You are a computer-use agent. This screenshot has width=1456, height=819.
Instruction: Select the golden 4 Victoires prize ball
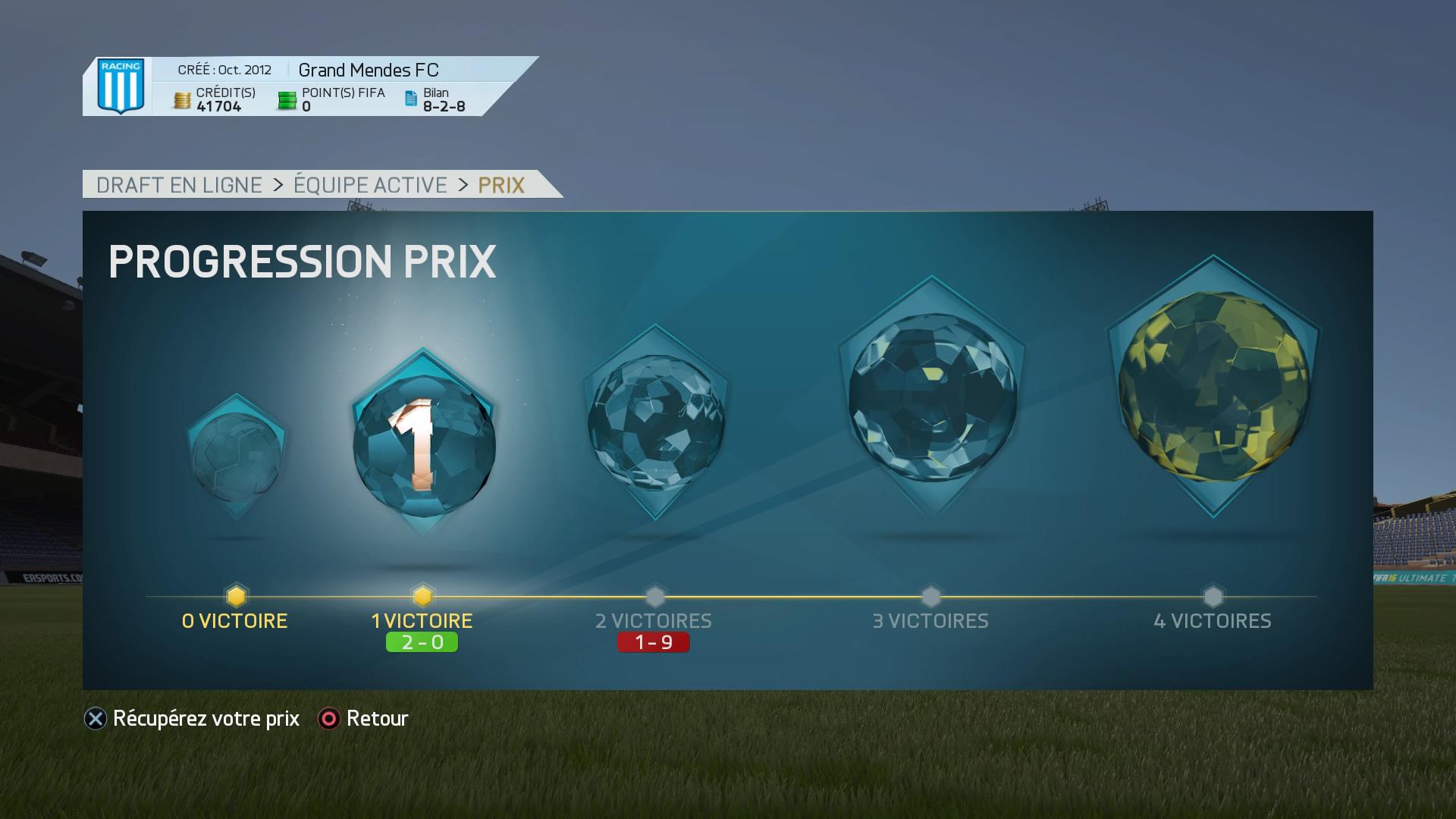point(1213,386)
